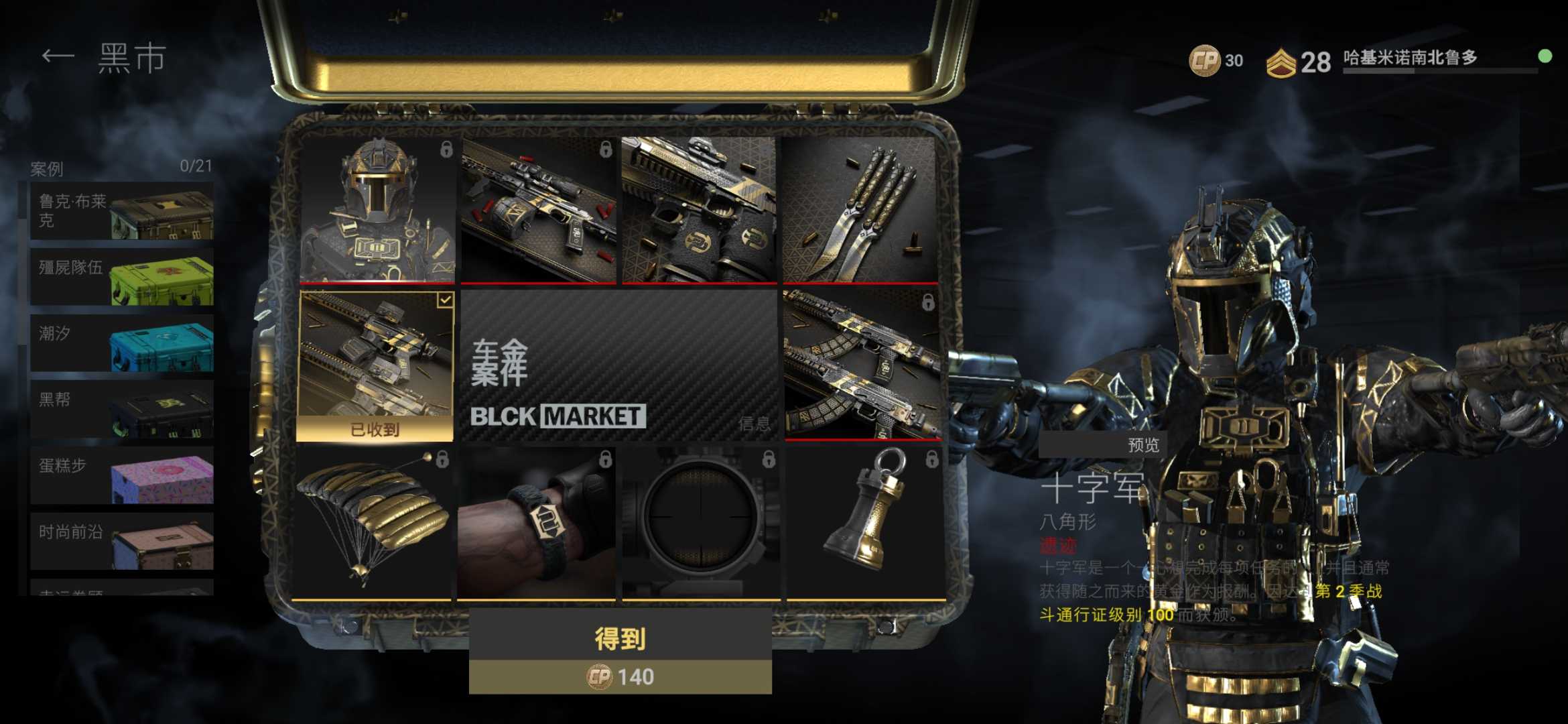Select the 黑帮 case entry

click(x=122, y=409)
